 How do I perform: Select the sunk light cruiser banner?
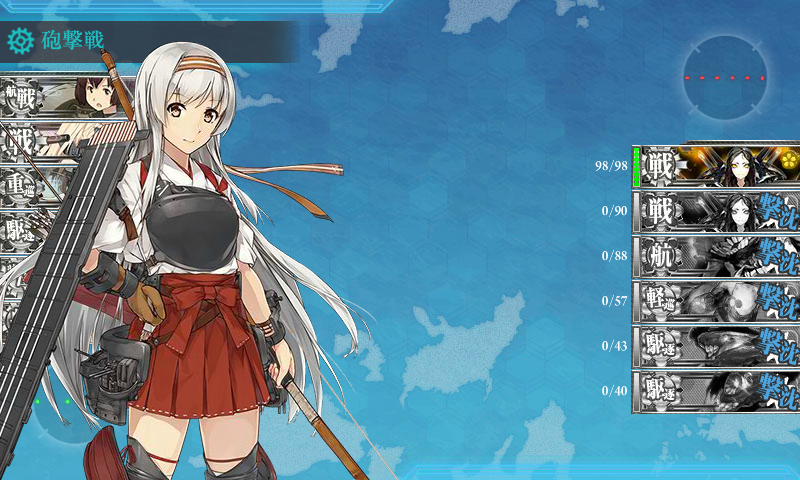[716, 300]
